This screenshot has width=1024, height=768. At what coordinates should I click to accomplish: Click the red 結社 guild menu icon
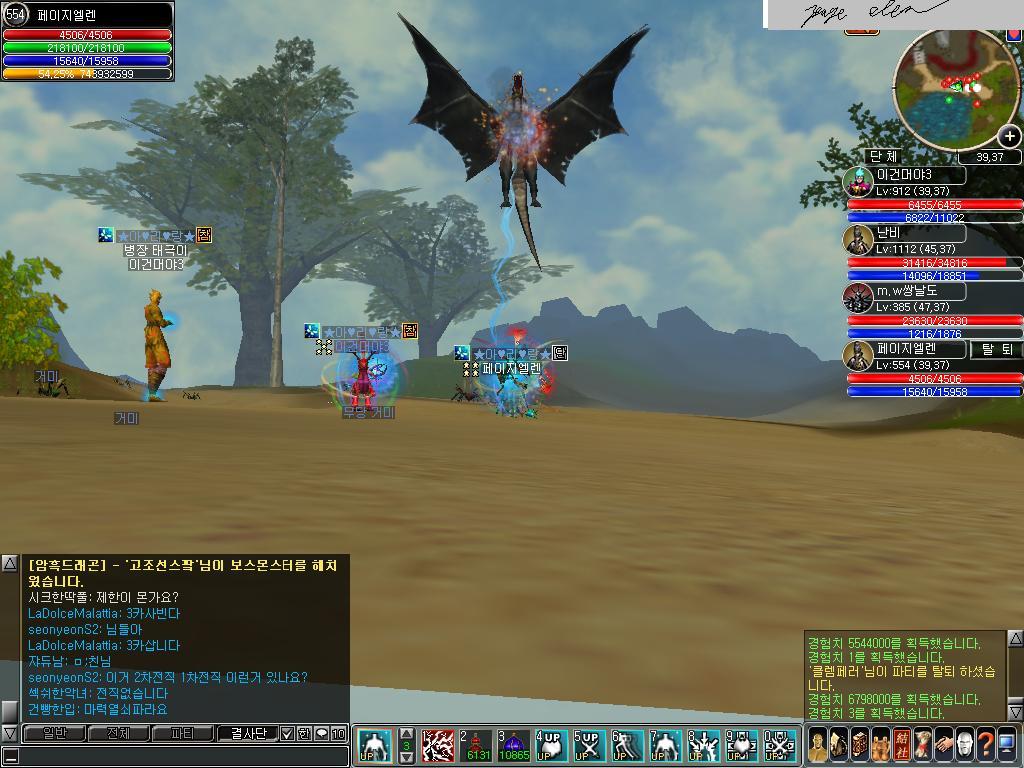tap(901, 745)
